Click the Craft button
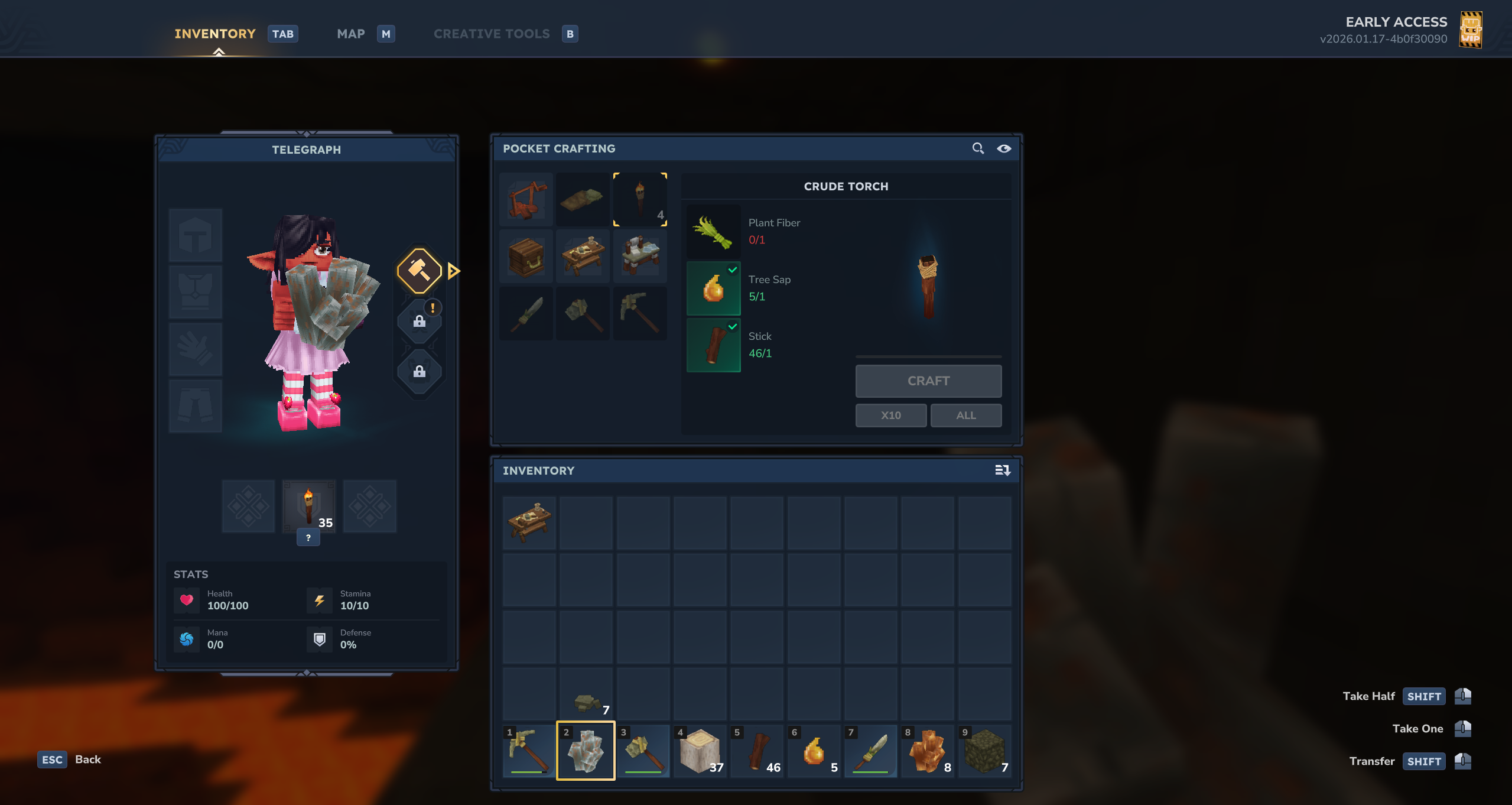This screenshot has height=805, width=1512. (x=928, y=381)
